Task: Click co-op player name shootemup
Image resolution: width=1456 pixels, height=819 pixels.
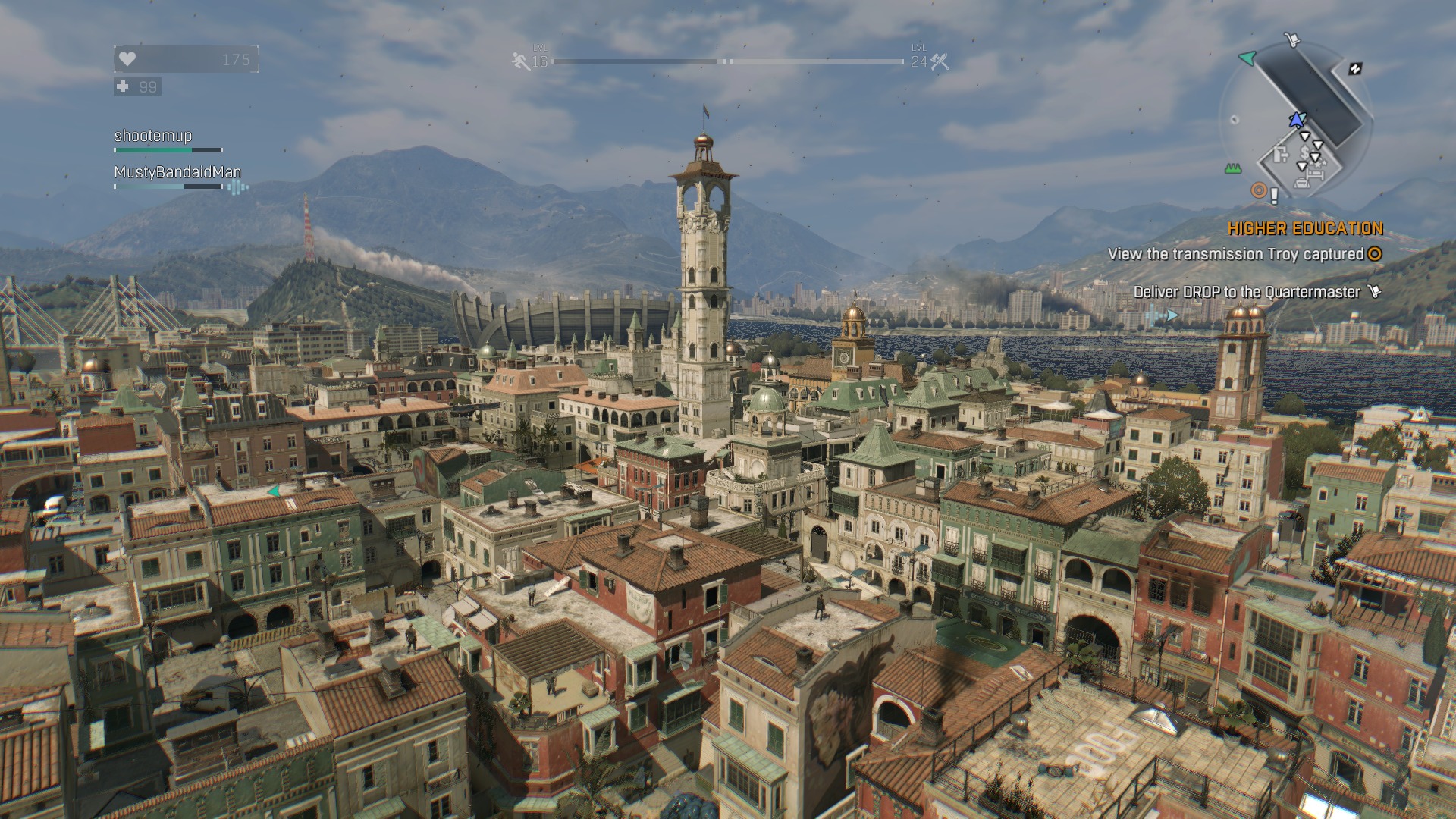Action: tap(153, 136)
